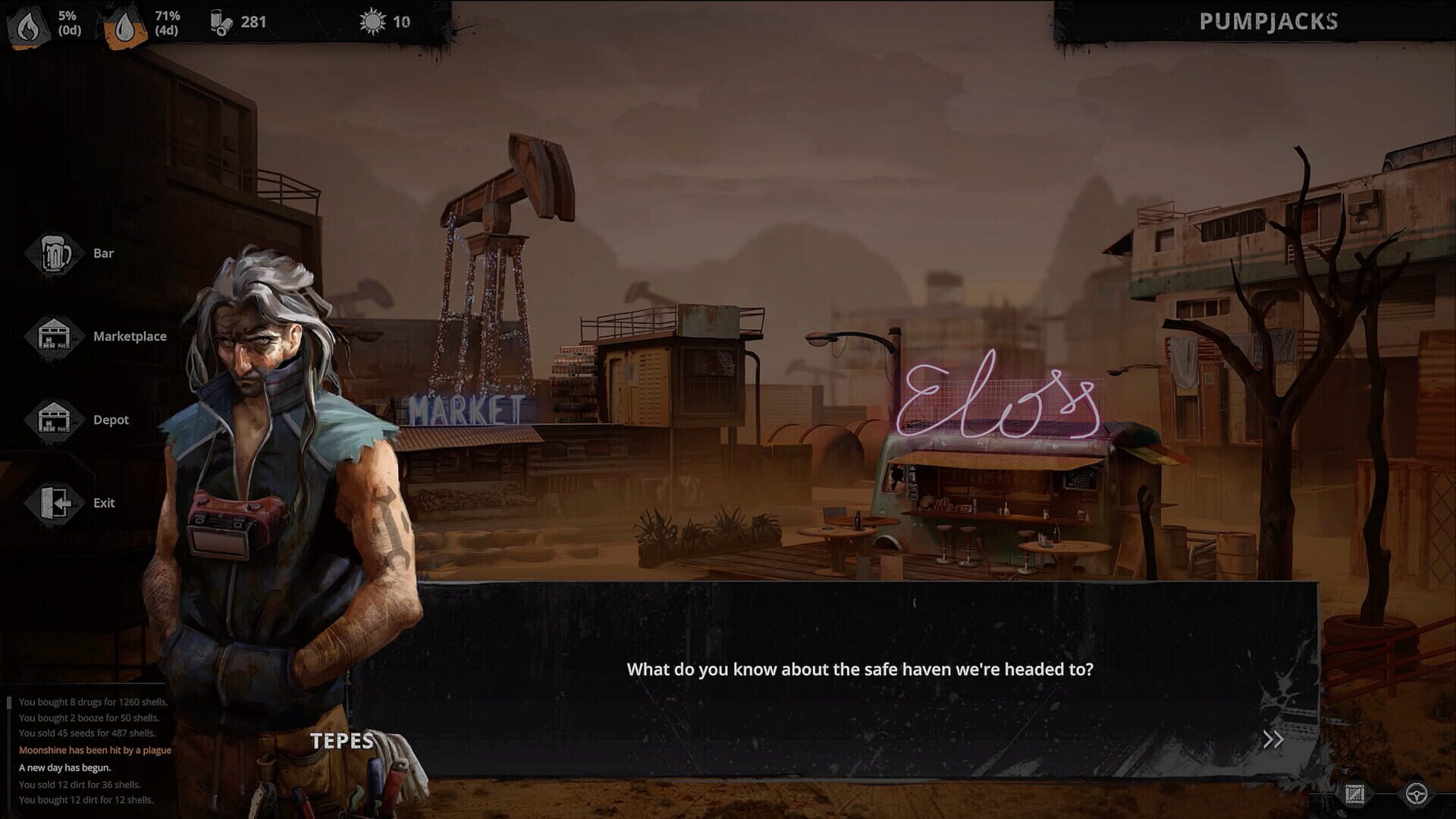The width and height of the screenshot is (1456, 819).
Task: Select the Marketplace menu entry
Action: point(130,336)
